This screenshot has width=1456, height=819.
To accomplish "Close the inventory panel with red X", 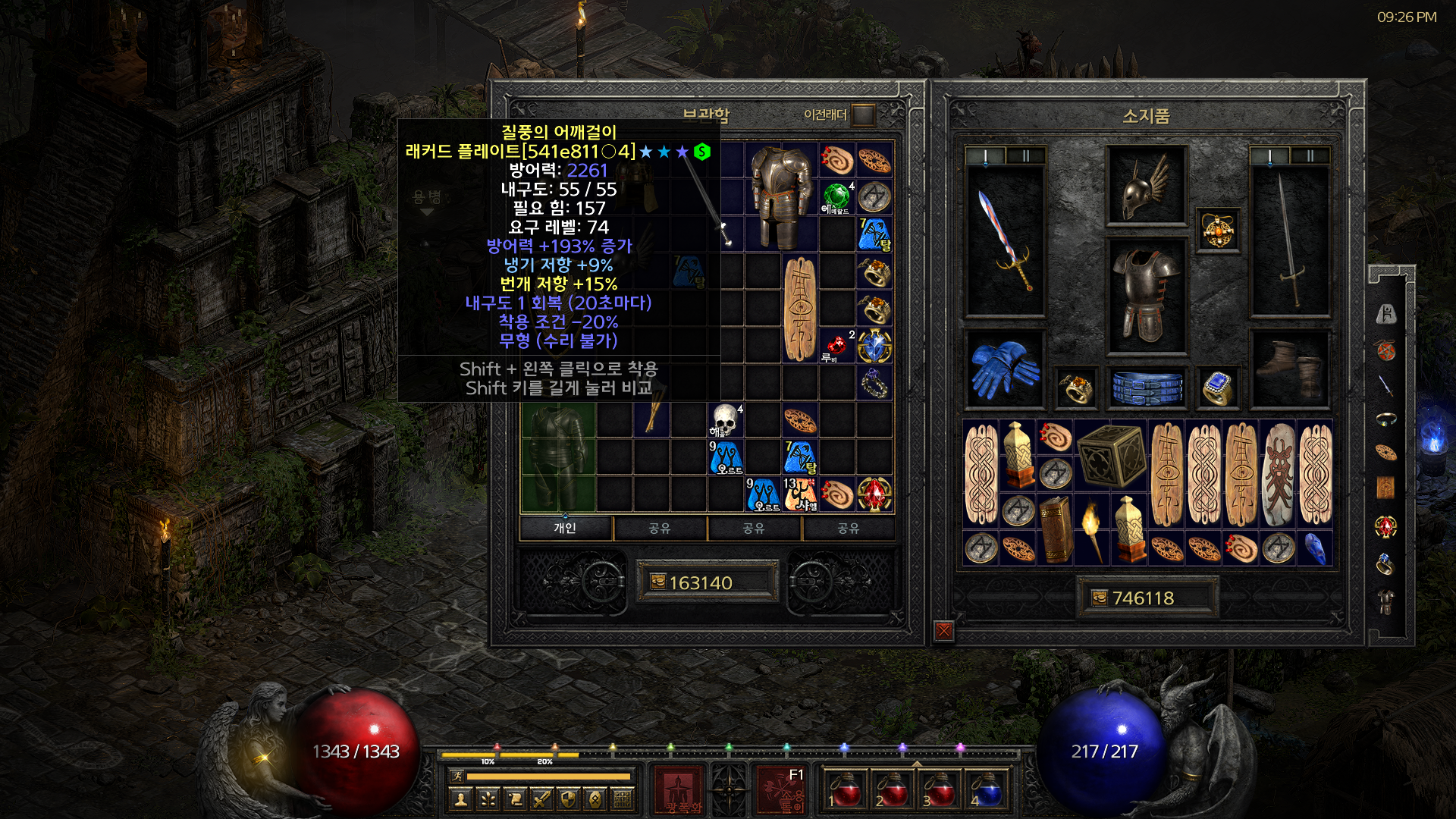I will pos(943,631).
